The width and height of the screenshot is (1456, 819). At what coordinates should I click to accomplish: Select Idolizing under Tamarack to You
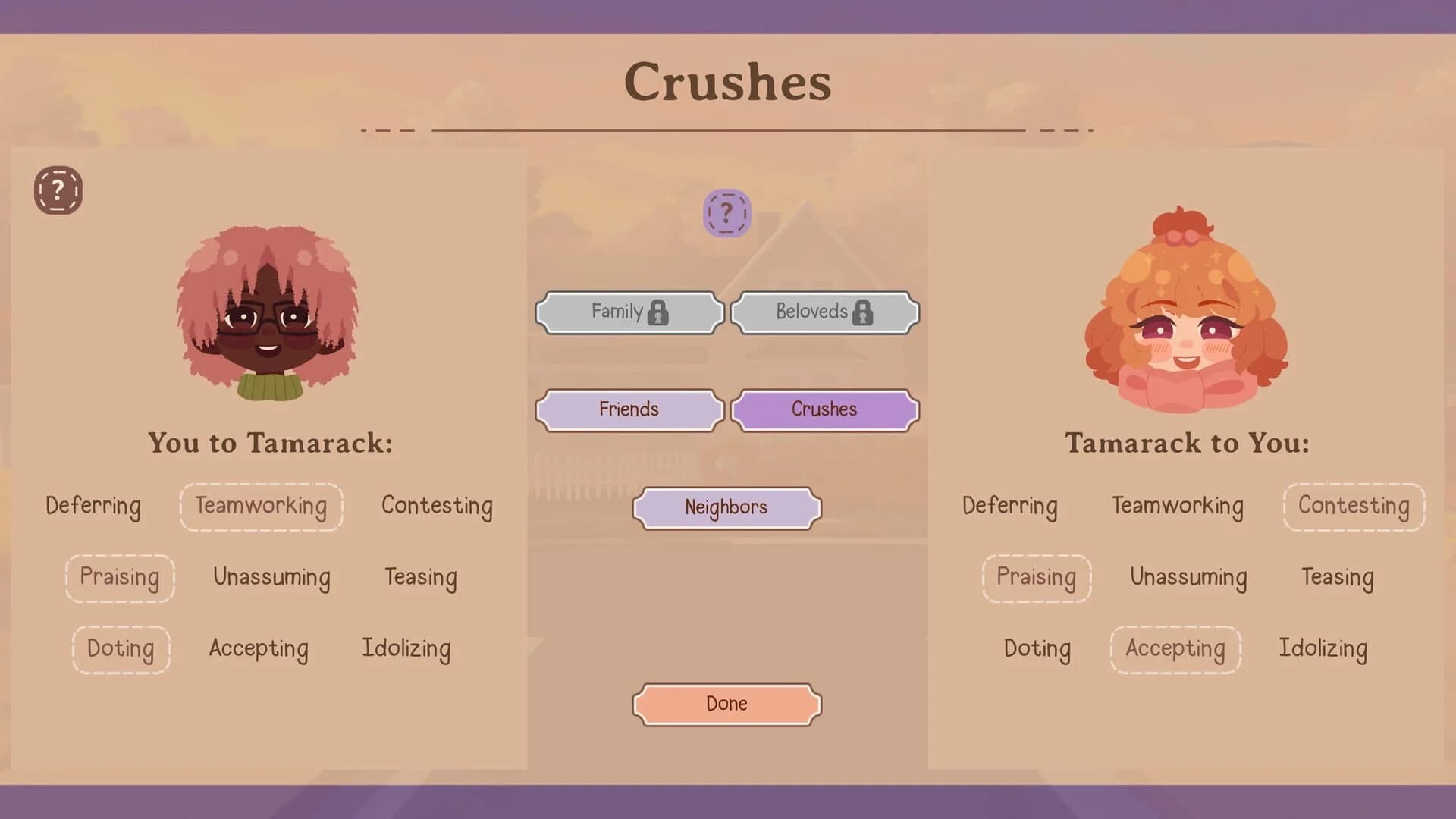1323,649
